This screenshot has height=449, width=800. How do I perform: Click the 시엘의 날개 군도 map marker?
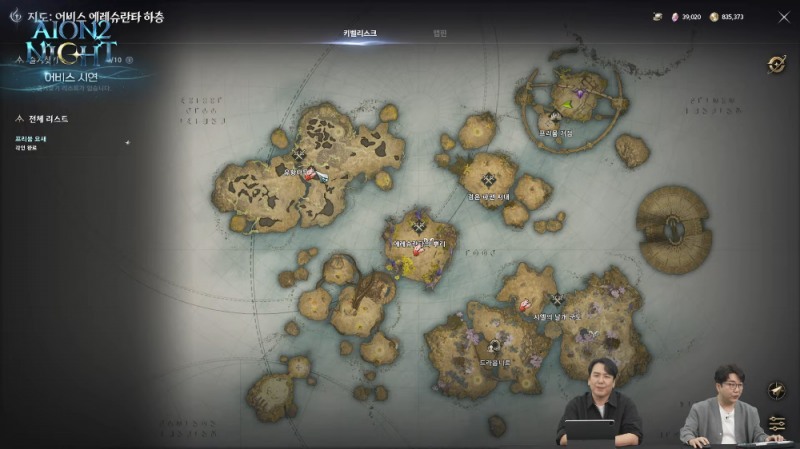pos(557,300)
